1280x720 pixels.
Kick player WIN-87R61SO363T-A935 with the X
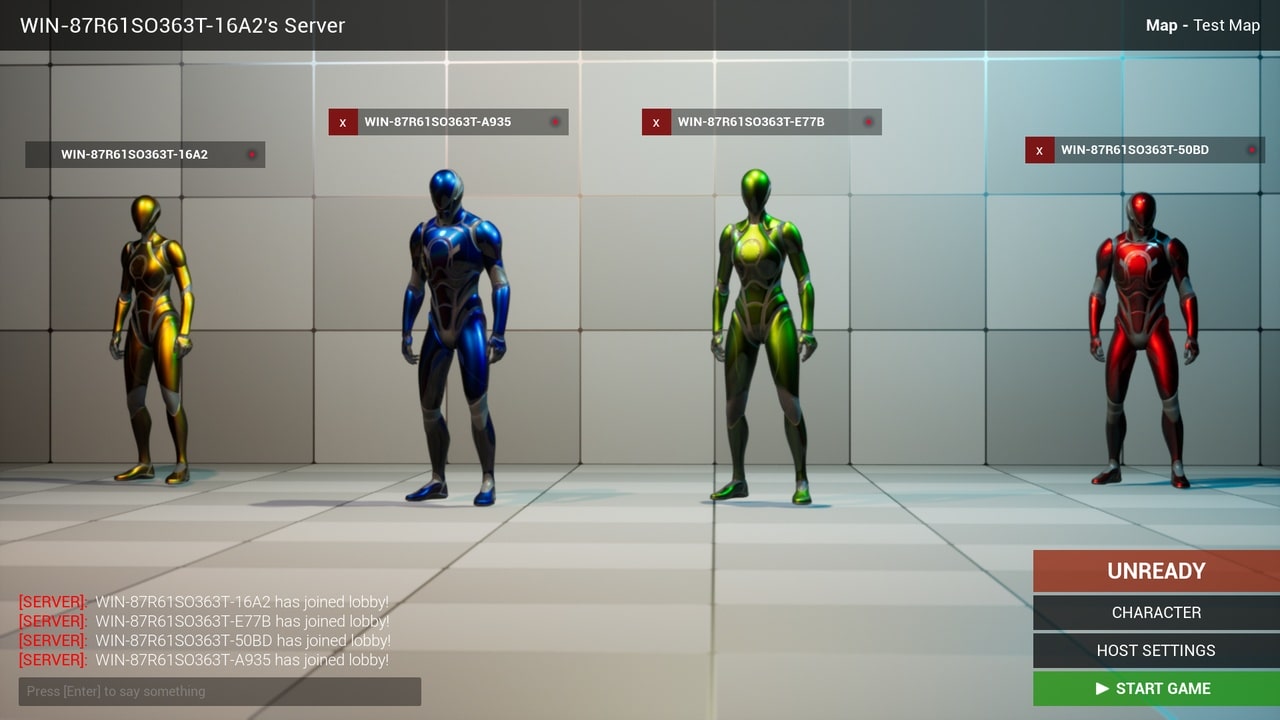point(343,122)
